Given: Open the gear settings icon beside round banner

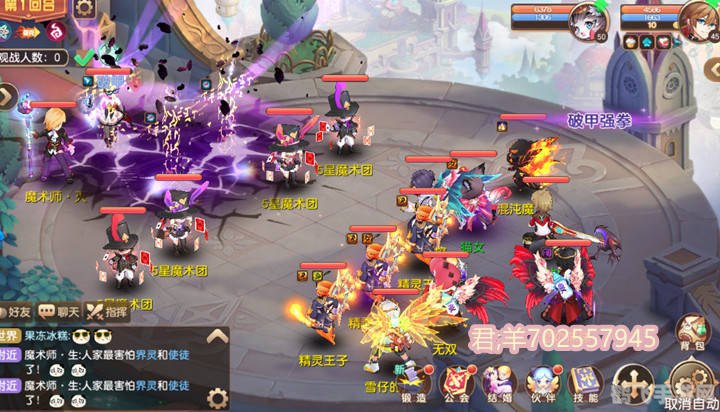Looking at the screenshot, I should pos(85,9).
